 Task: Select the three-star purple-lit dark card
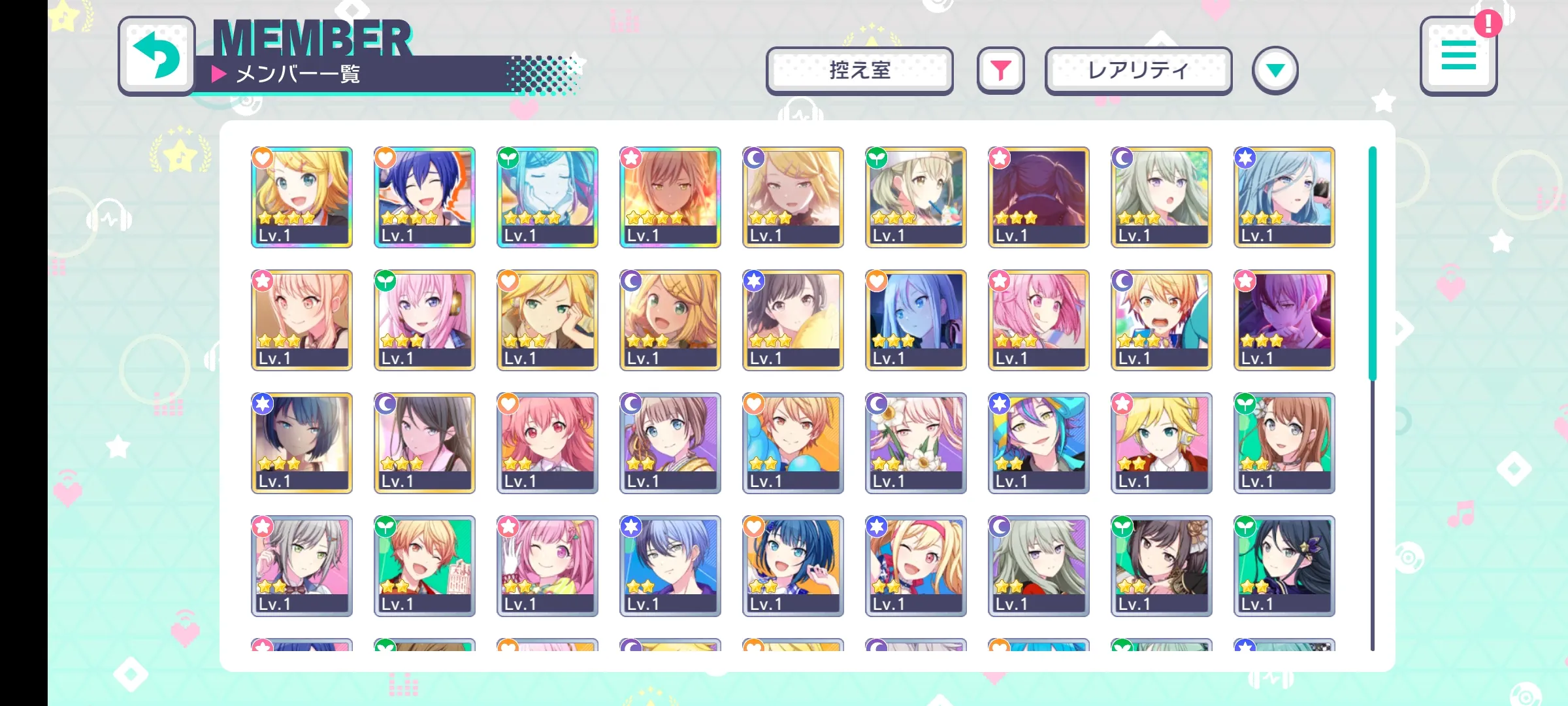[x=1284, y=320]
